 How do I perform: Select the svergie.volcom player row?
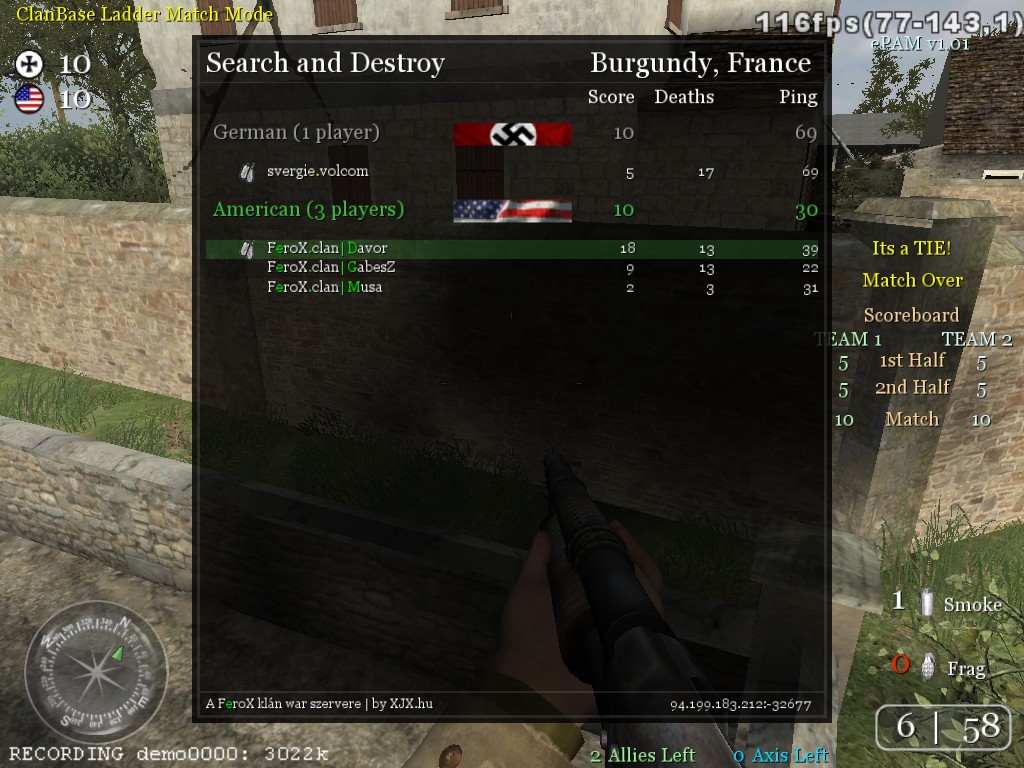tap(317, 171)
